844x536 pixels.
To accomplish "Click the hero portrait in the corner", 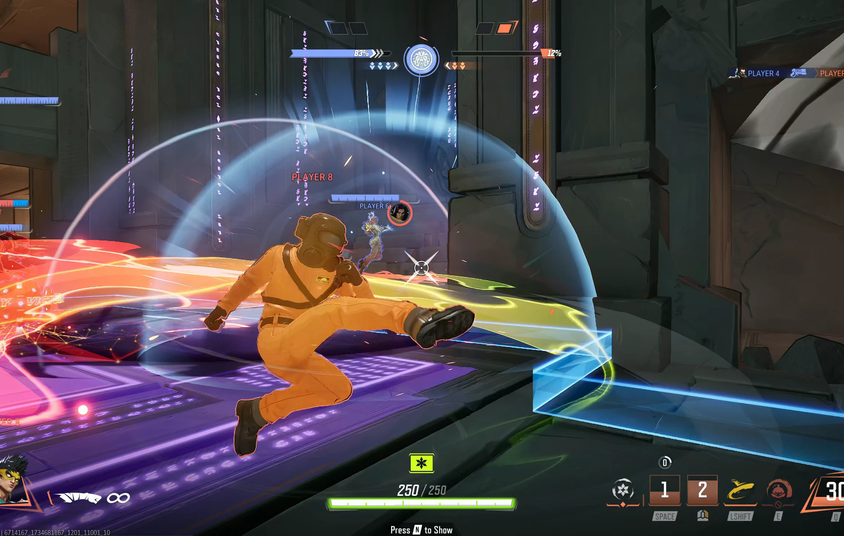I will [x=16, y=482].
